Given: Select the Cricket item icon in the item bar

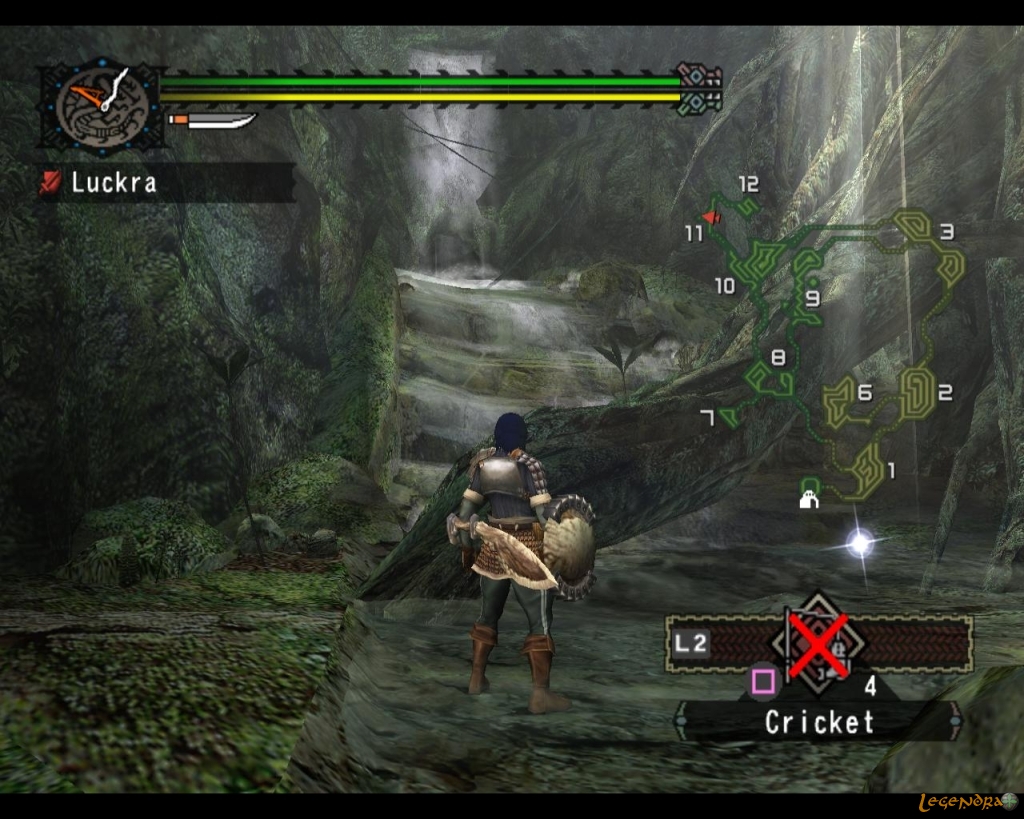Looking at the screenshot, I should pyautogui.click(x=819, y=645).
